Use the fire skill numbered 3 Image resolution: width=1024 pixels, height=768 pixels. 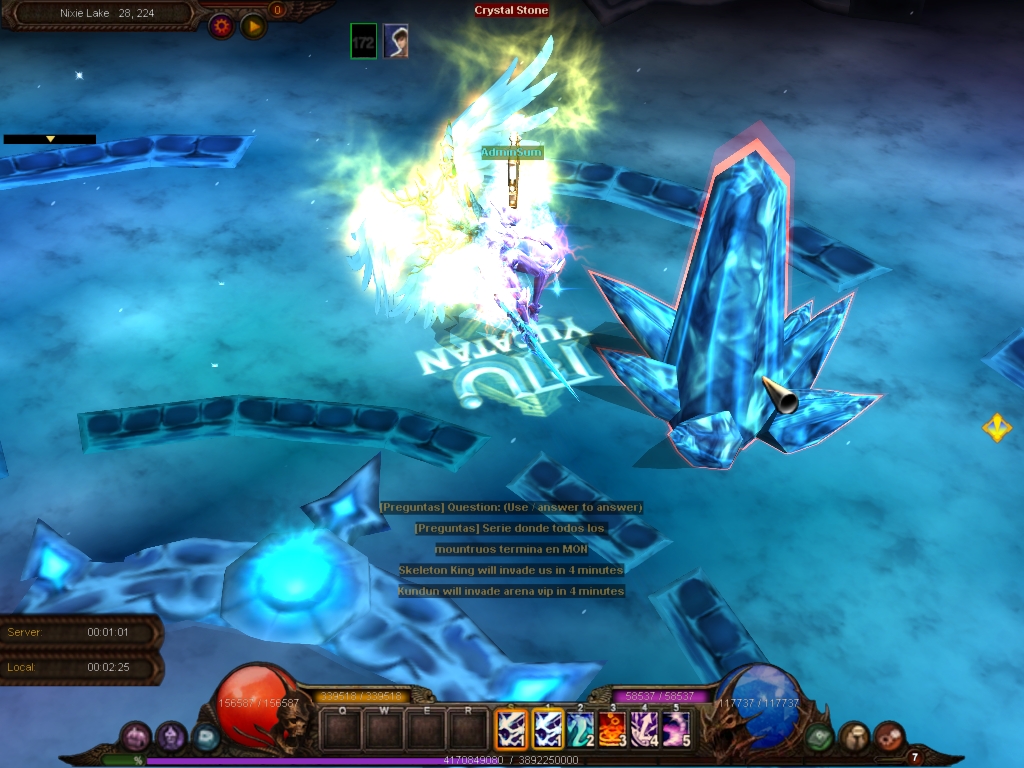(612, 729)
